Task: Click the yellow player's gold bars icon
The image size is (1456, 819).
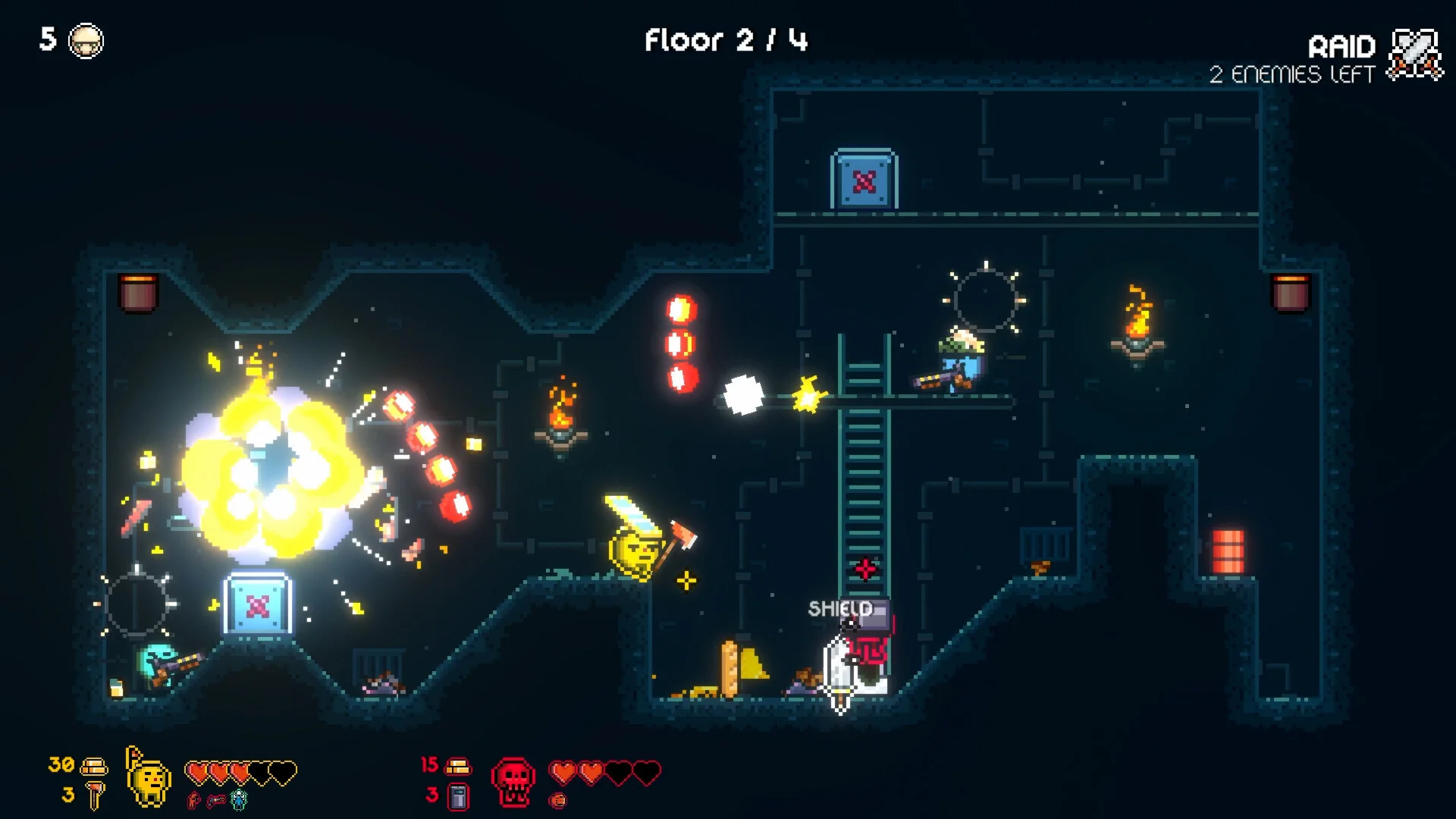Action: click(94, 766)
